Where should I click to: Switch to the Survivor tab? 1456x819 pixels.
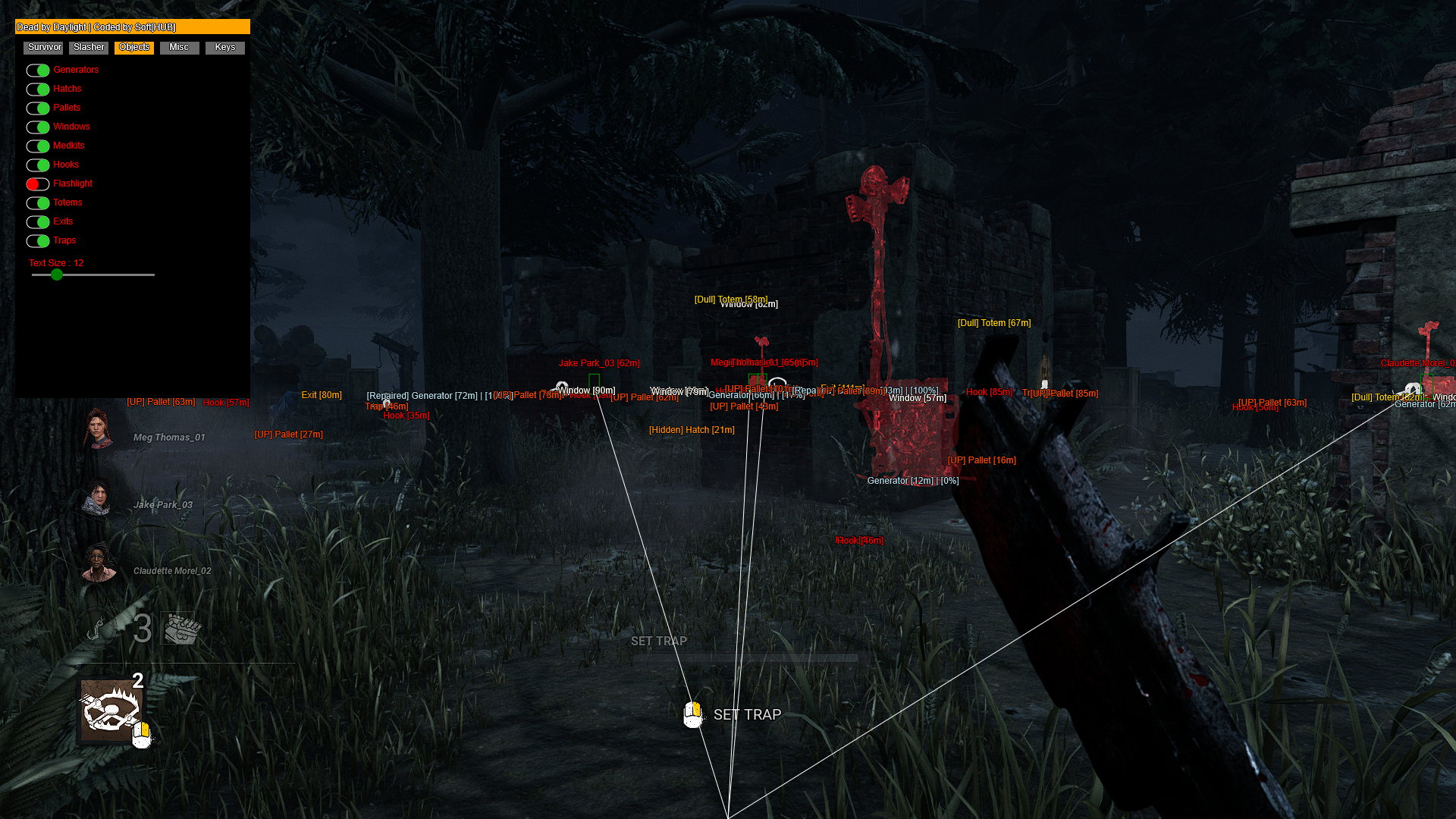tap(43, 47)
